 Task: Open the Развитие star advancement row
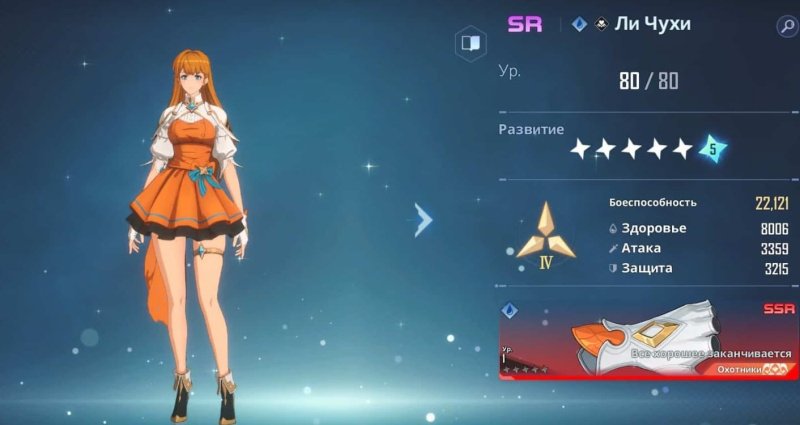point(632,149)
